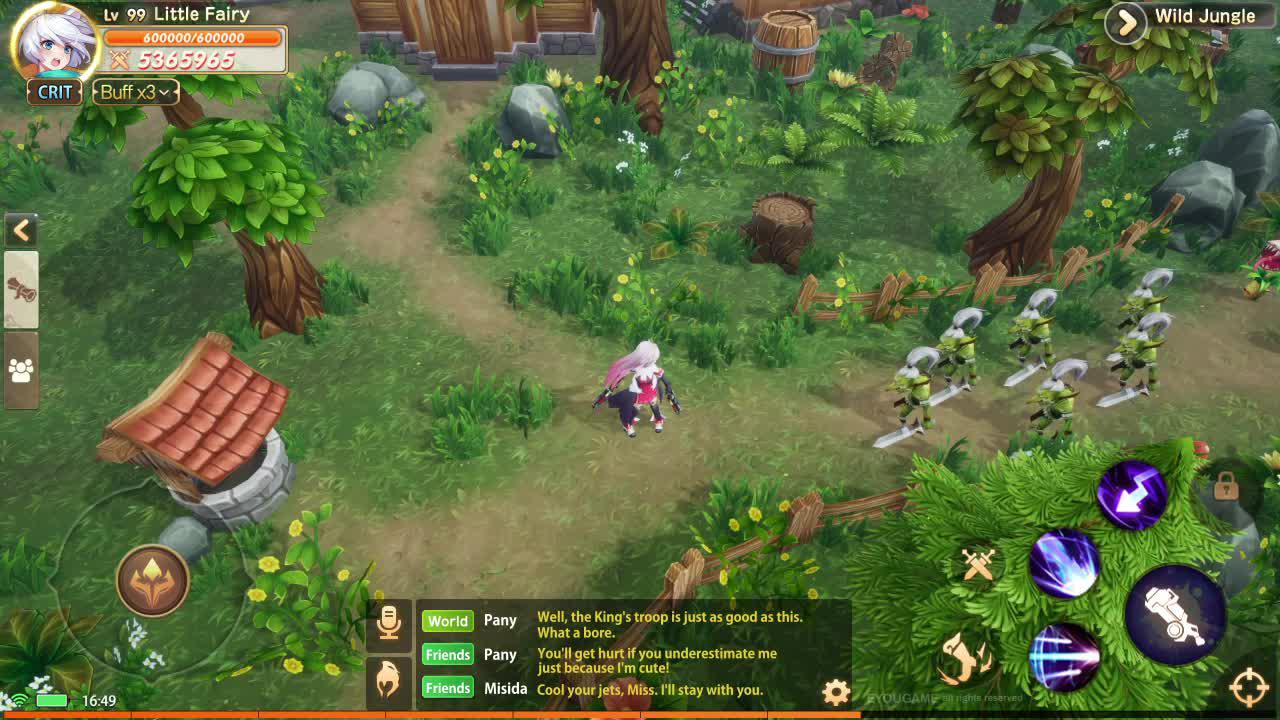Toggle the CRIT status indicator
The width and height of the screenshot is (1280, 720).
[55, 92]
